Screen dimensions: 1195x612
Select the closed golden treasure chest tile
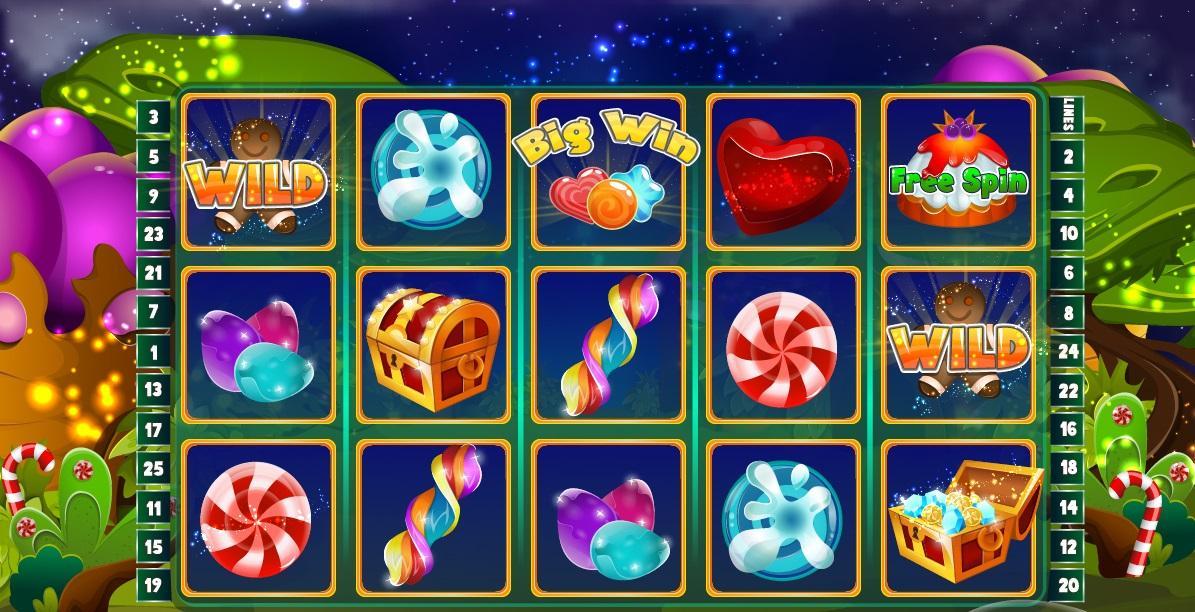point(433,345)
